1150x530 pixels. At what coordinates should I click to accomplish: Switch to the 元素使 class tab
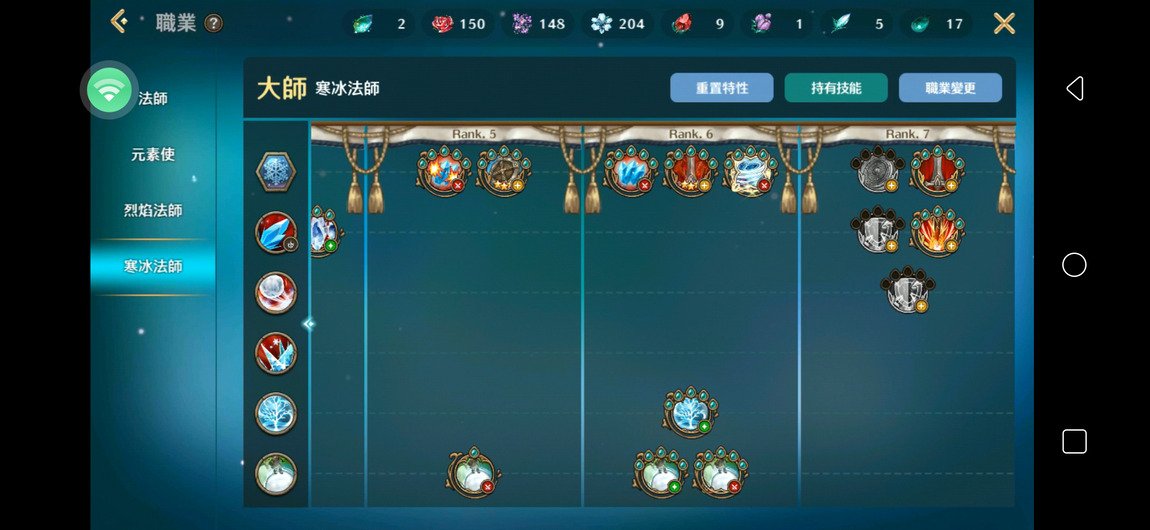click(153, 155)
